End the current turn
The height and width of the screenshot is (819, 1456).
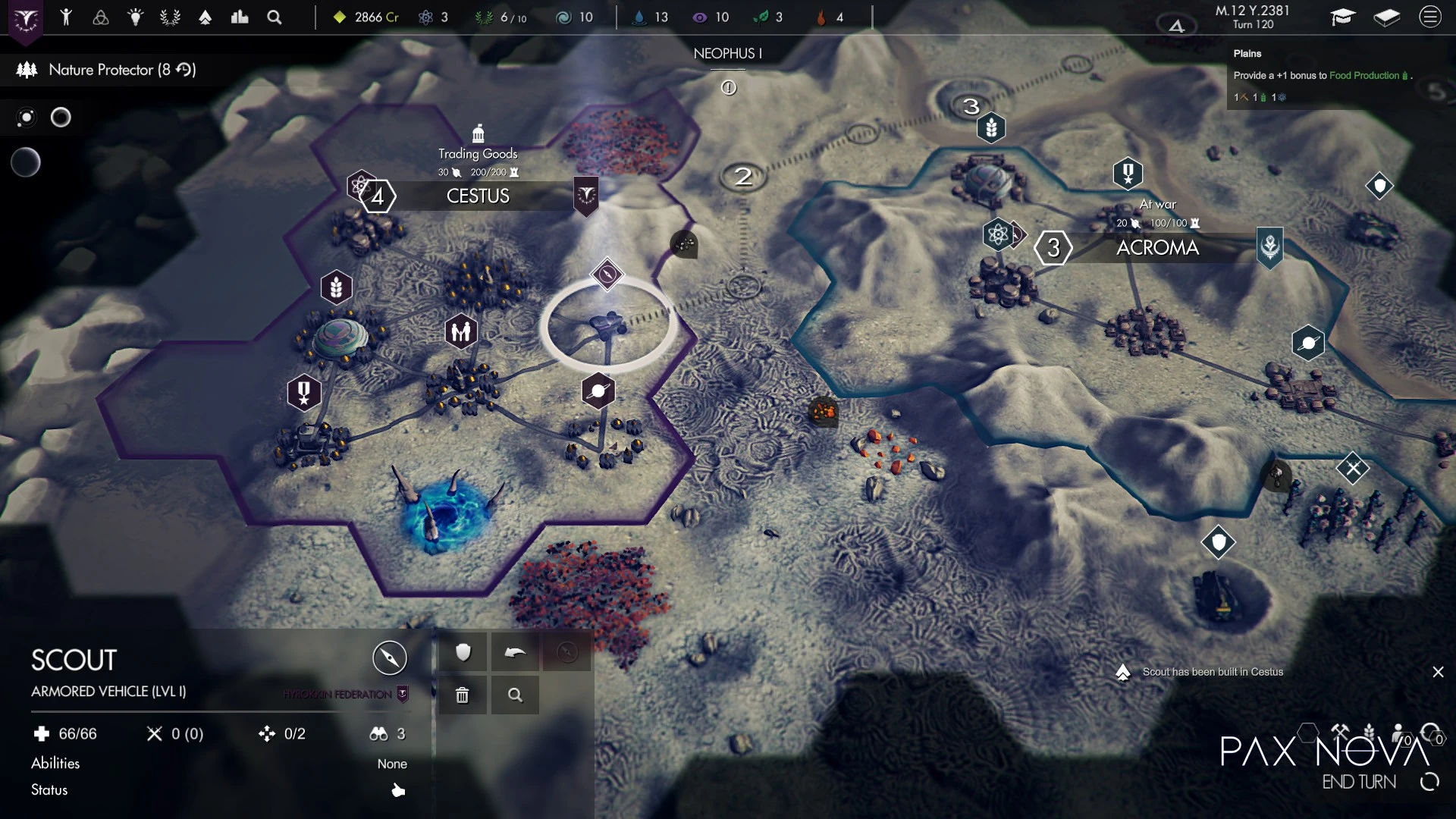click(1359, 782)
